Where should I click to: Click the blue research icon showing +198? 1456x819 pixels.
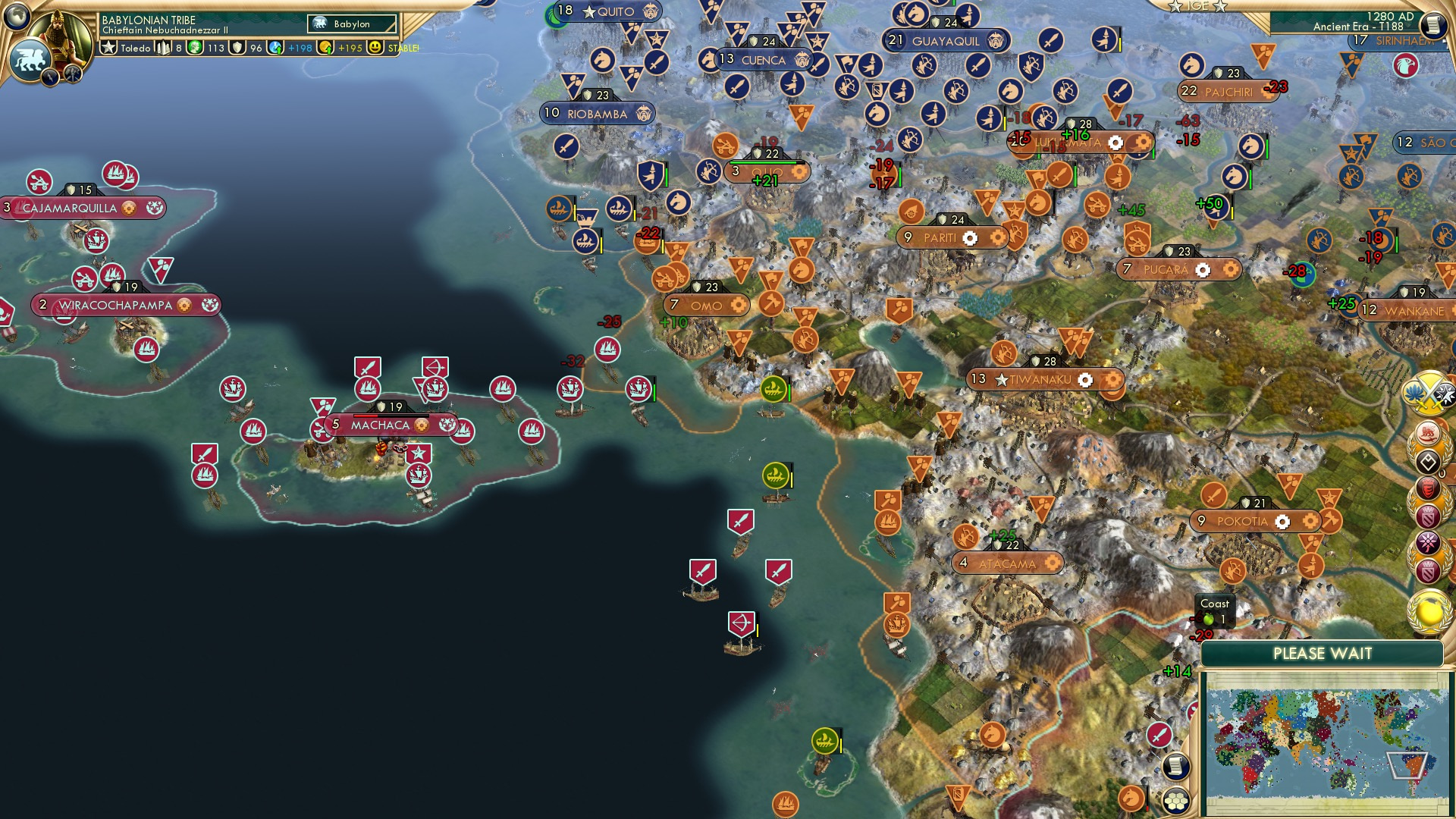[276, 48]
